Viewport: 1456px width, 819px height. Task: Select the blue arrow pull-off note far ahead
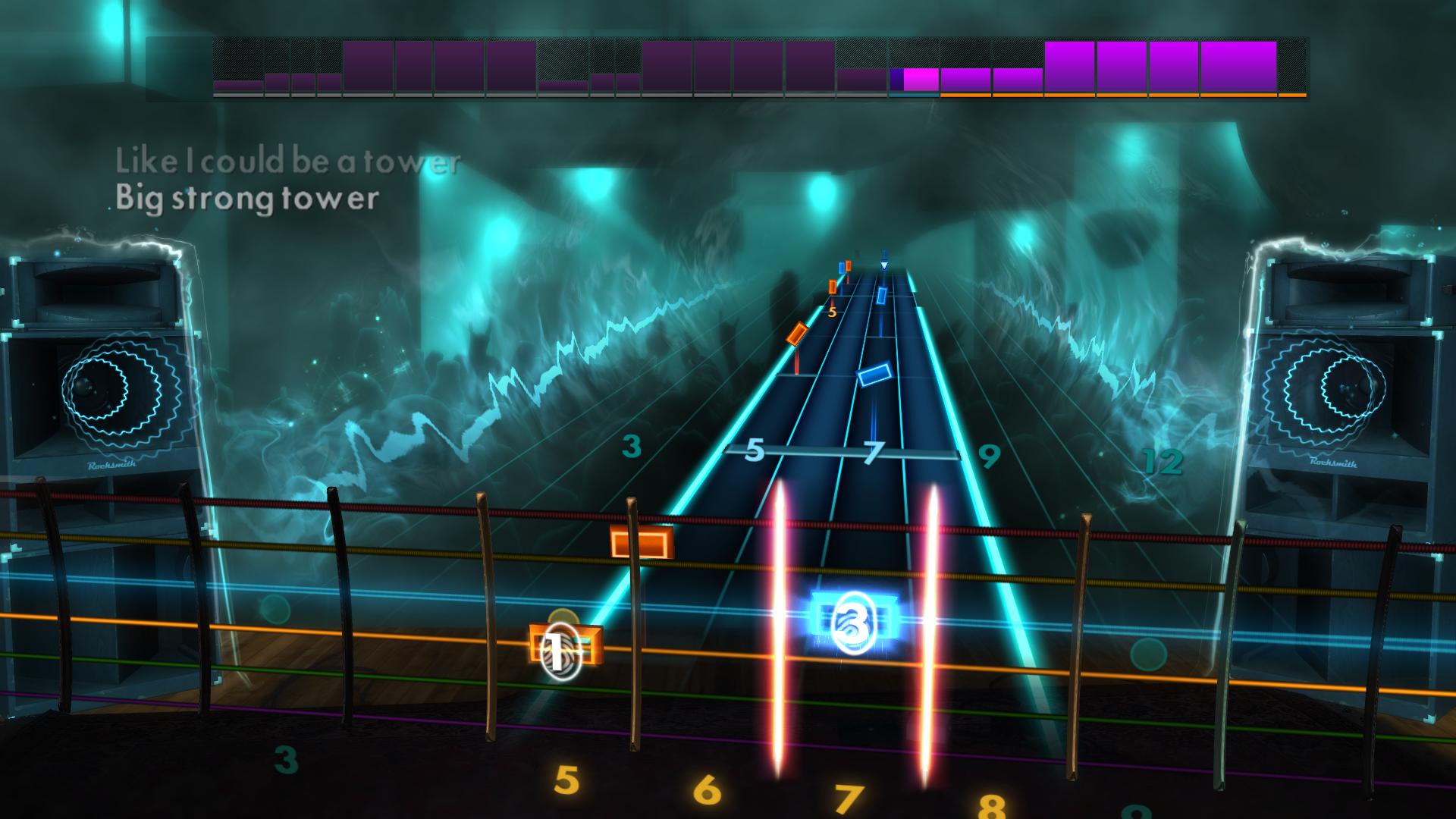click(882, 263)
